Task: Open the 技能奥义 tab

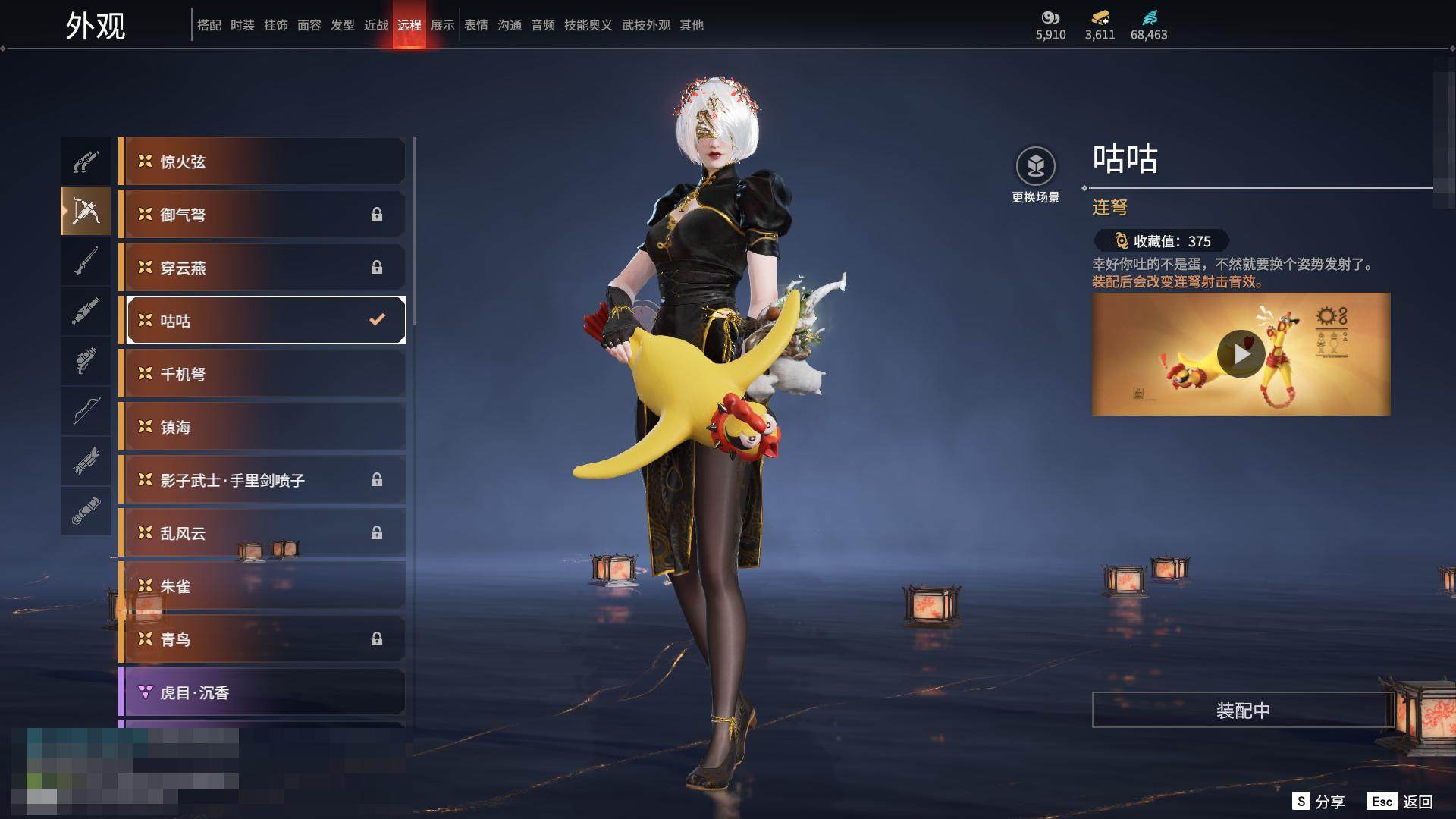Action: tap(588, 25)
